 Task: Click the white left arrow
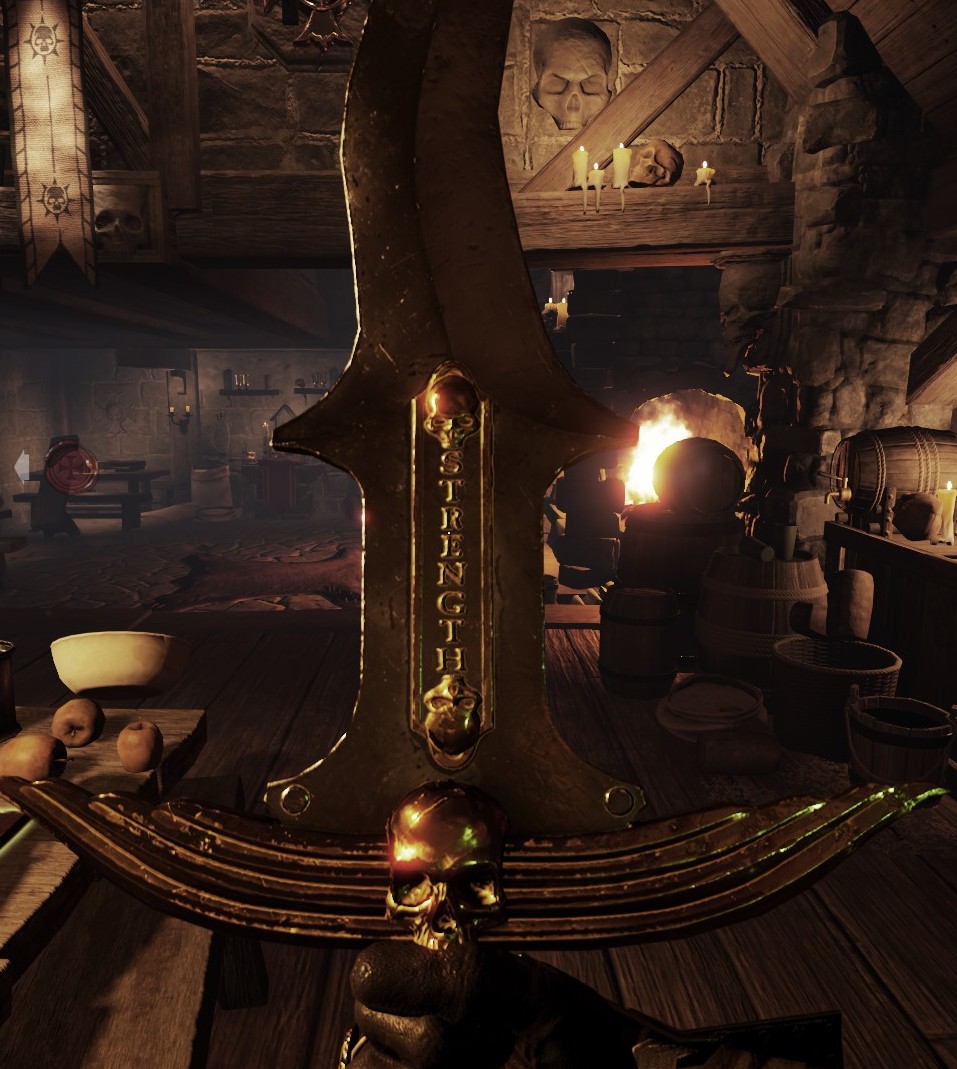(21, 465)
